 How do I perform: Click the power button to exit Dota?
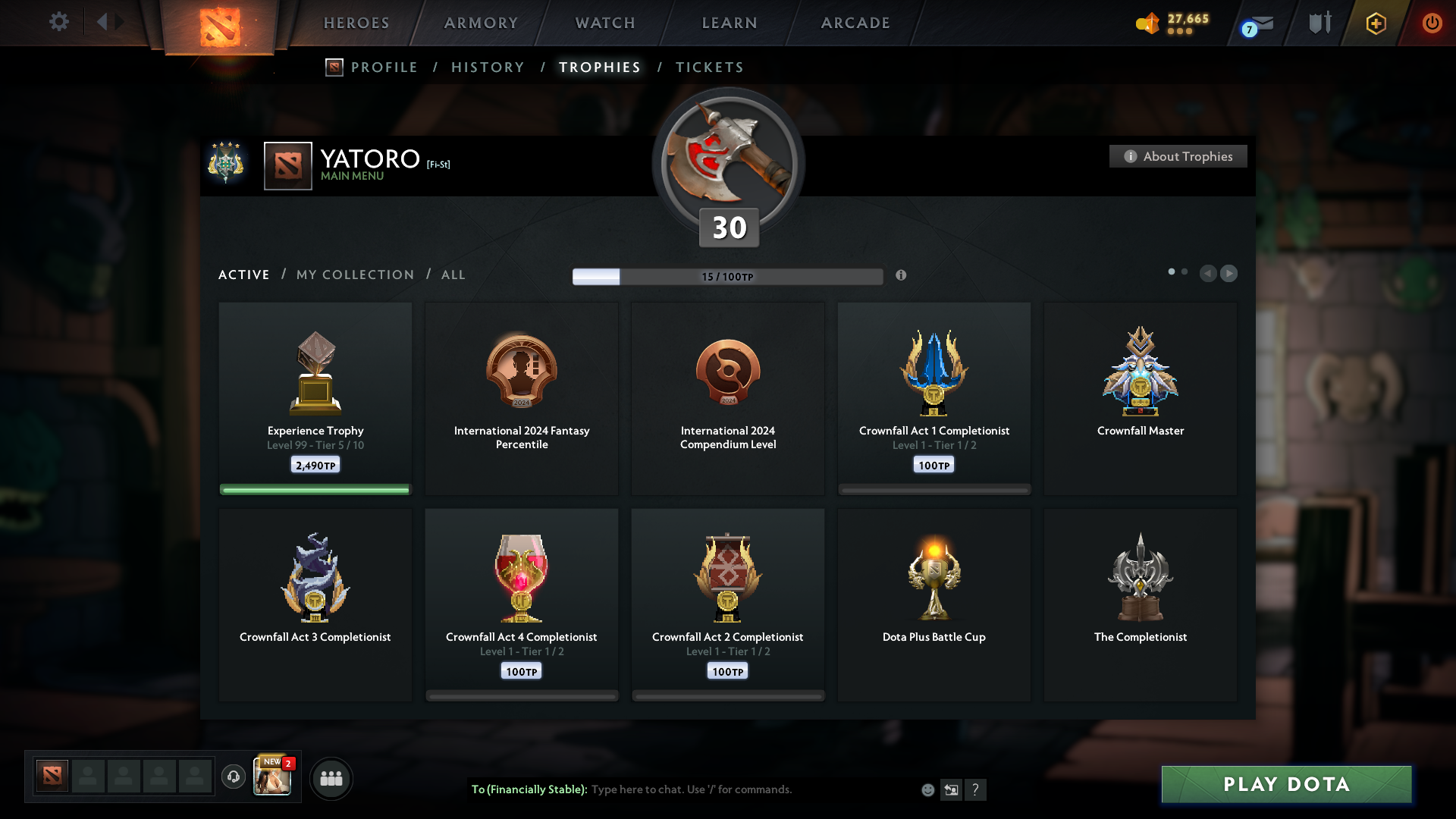point(1432,23)
